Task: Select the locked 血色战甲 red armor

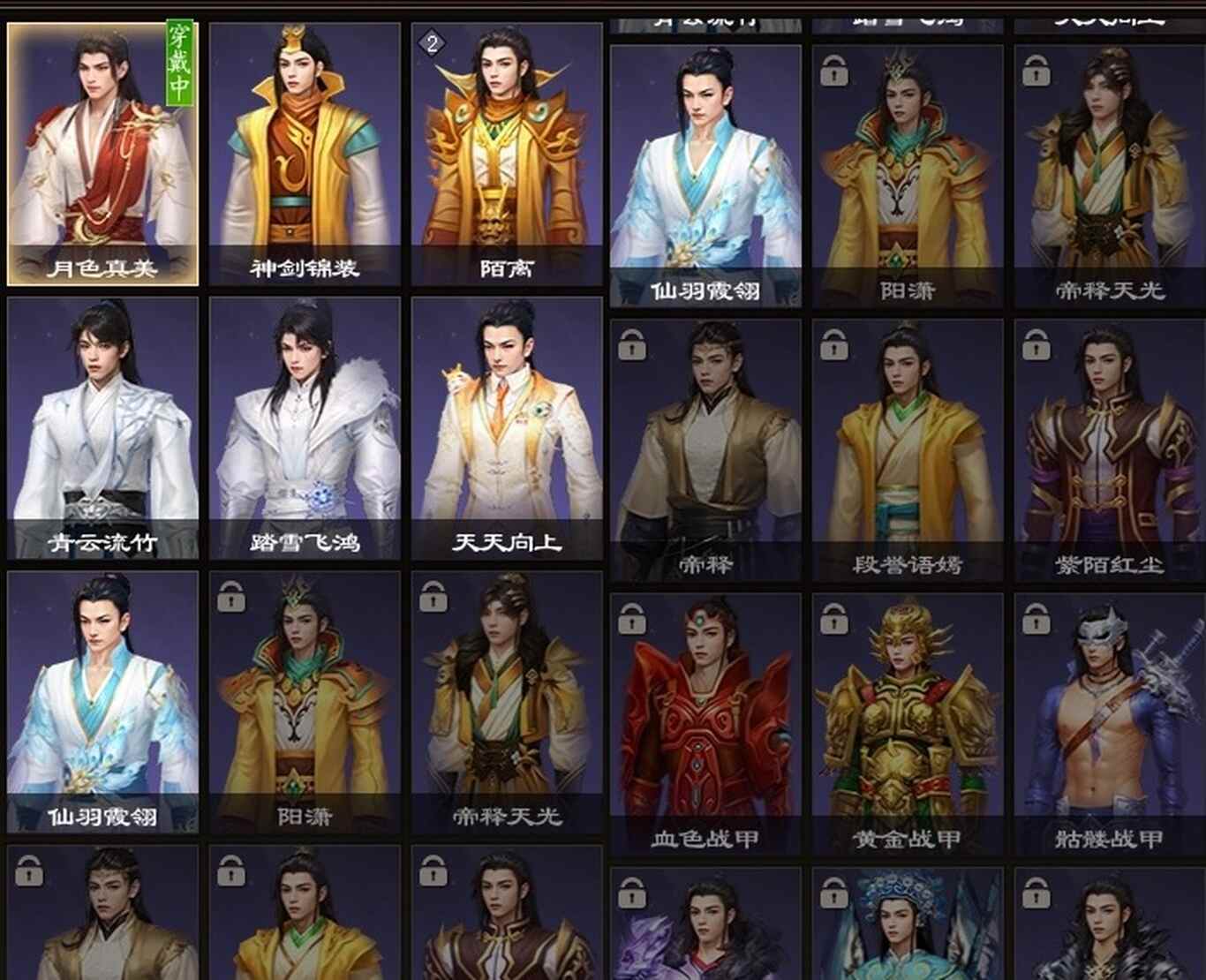Action: coord(705,724)
